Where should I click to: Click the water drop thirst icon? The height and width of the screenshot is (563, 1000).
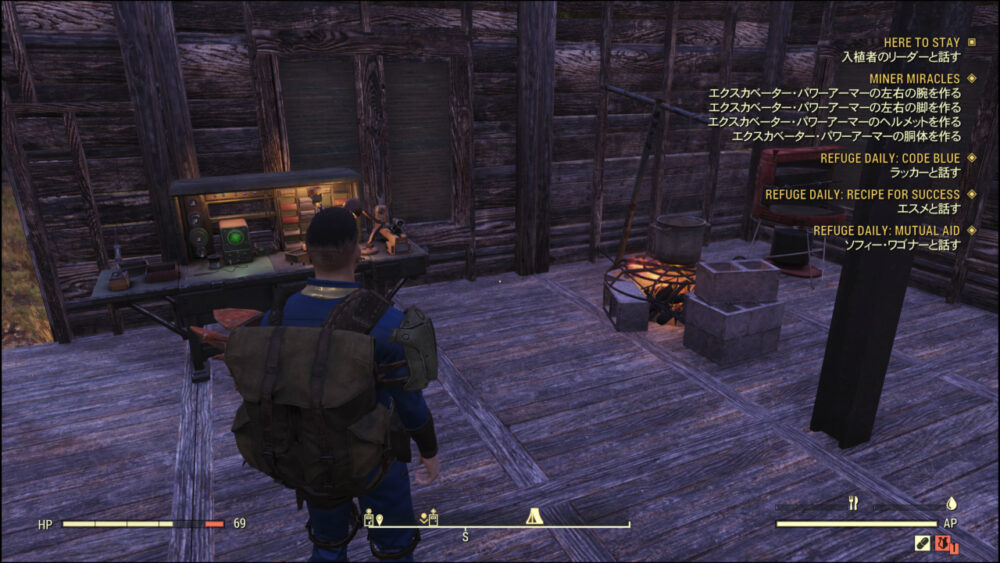pos(952,503)
